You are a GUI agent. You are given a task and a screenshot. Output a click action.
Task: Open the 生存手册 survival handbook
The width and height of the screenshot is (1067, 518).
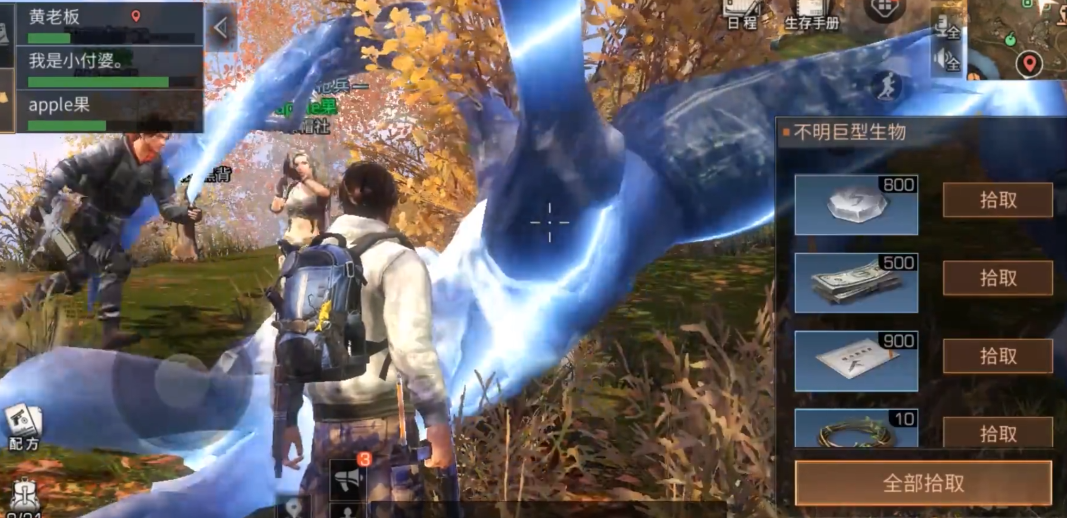click(x=811, y=14)
